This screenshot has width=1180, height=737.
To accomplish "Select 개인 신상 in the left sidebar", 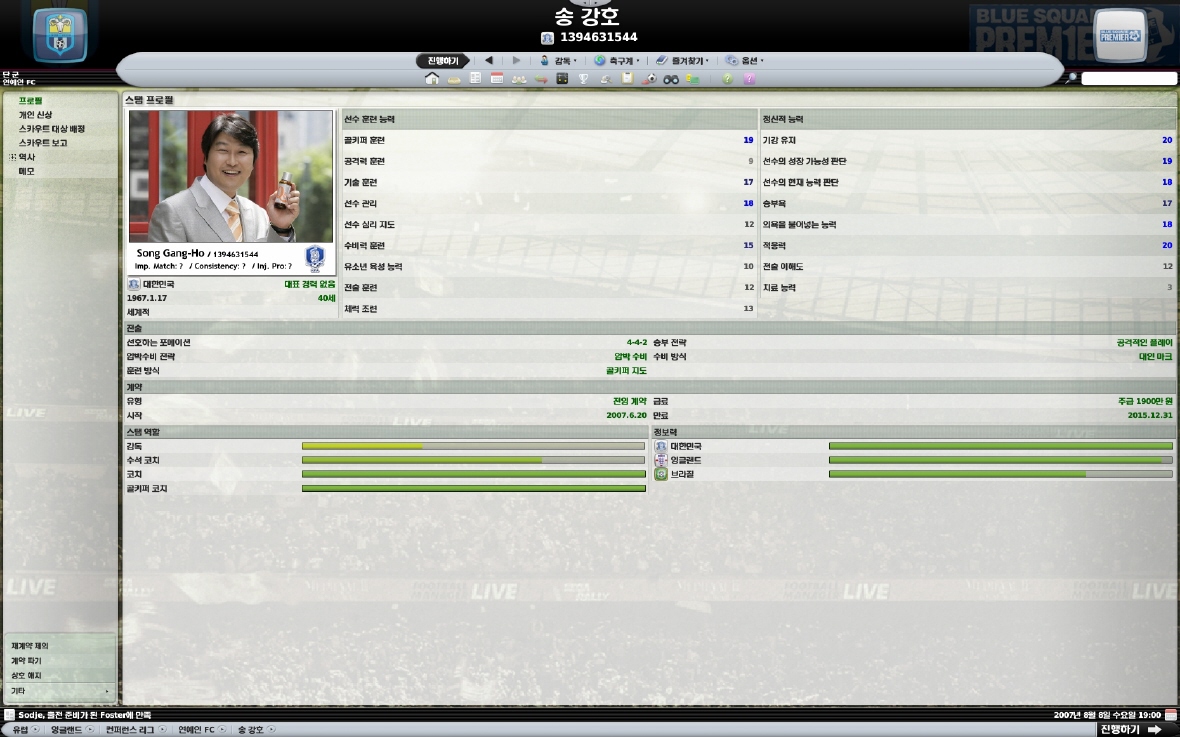I will pyautogui.click(x=35, y=115).
